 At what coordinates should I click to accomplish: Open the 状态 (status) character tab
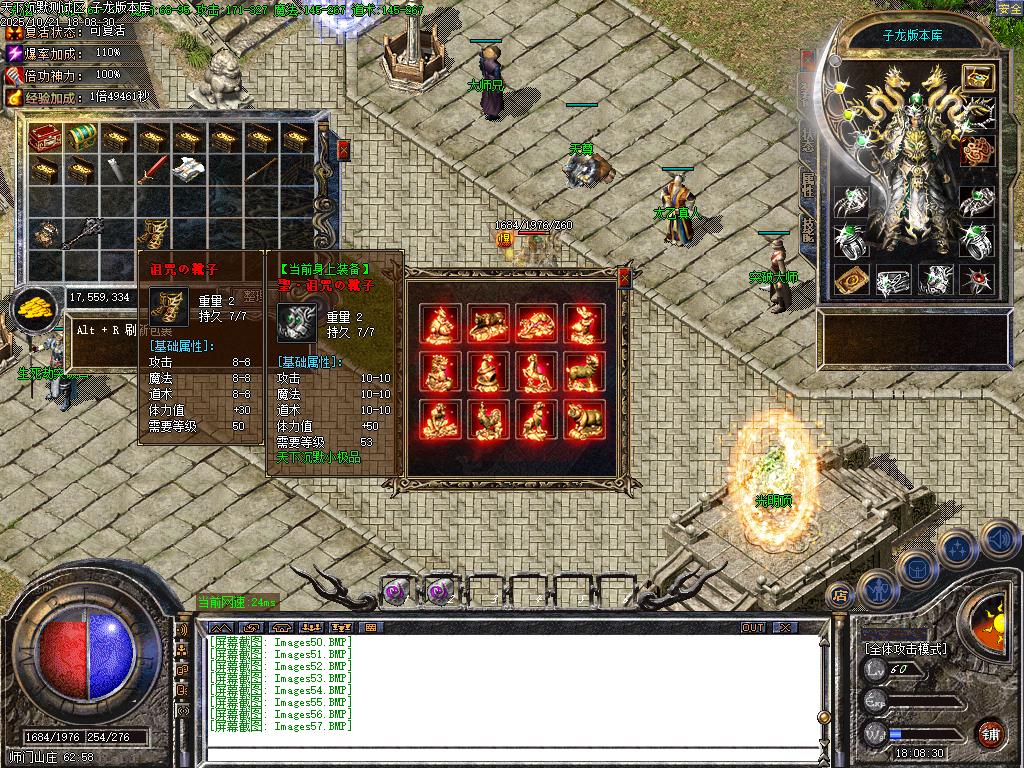click(807, 140)
